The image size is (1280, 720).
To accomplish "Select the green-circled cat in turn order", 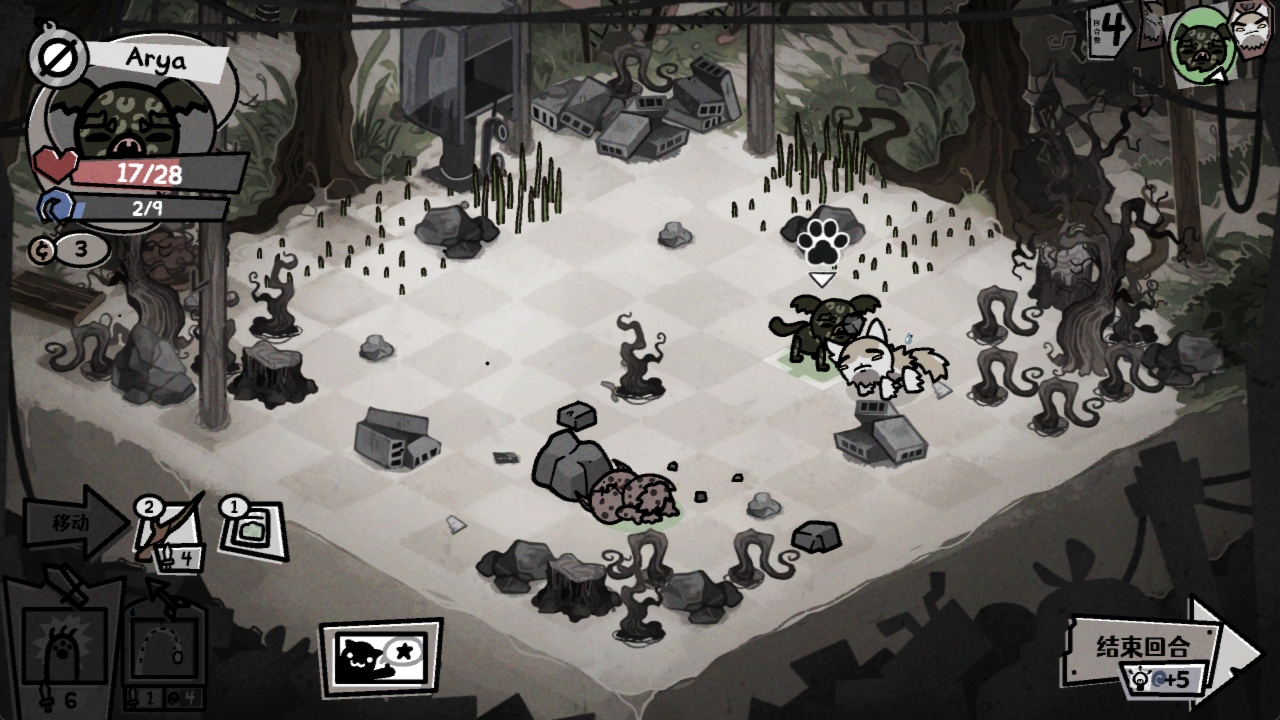I will click(1200, 44).
